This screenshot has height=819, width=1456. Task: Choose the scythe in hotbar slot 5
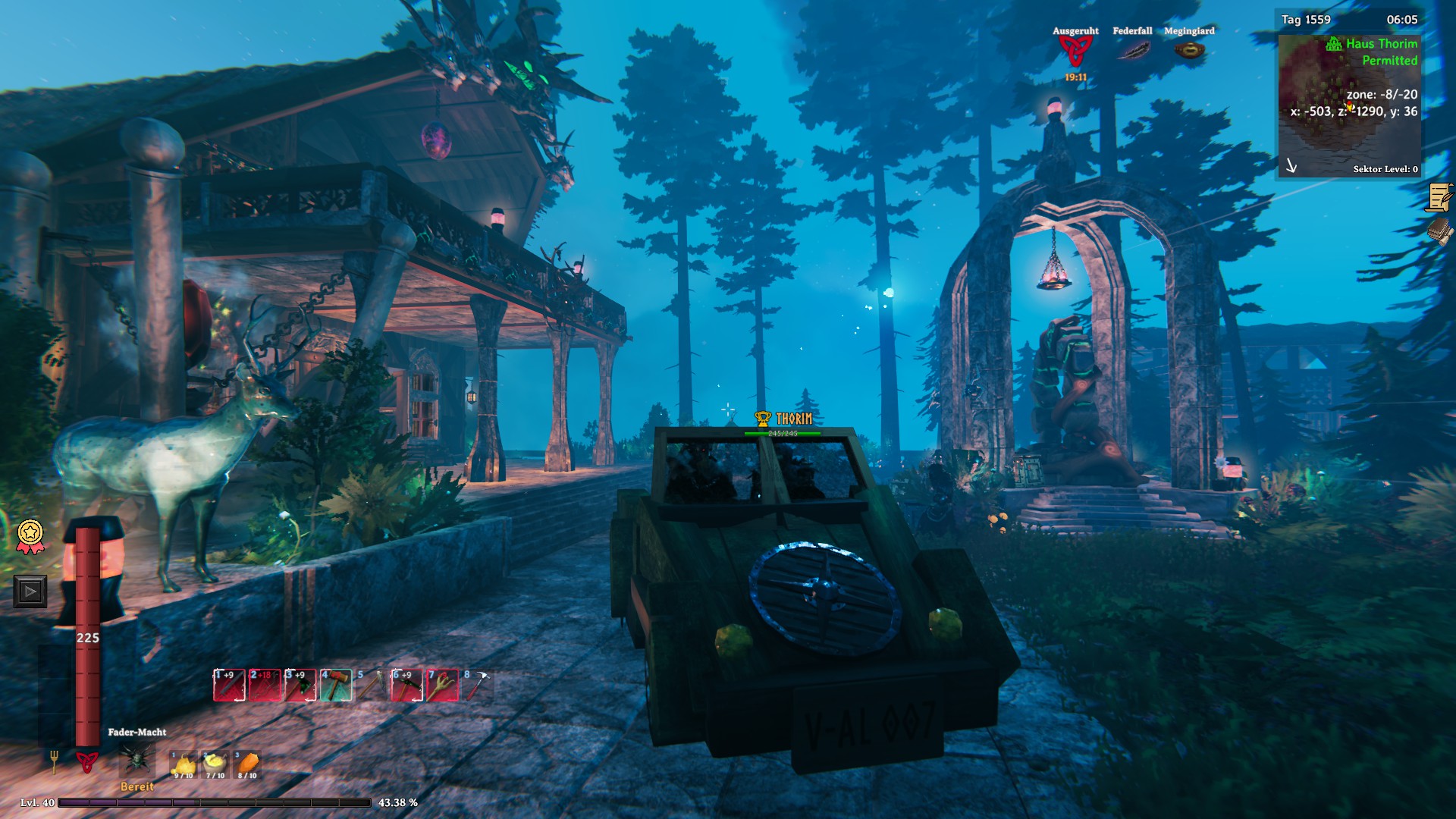tap(372, 686)
